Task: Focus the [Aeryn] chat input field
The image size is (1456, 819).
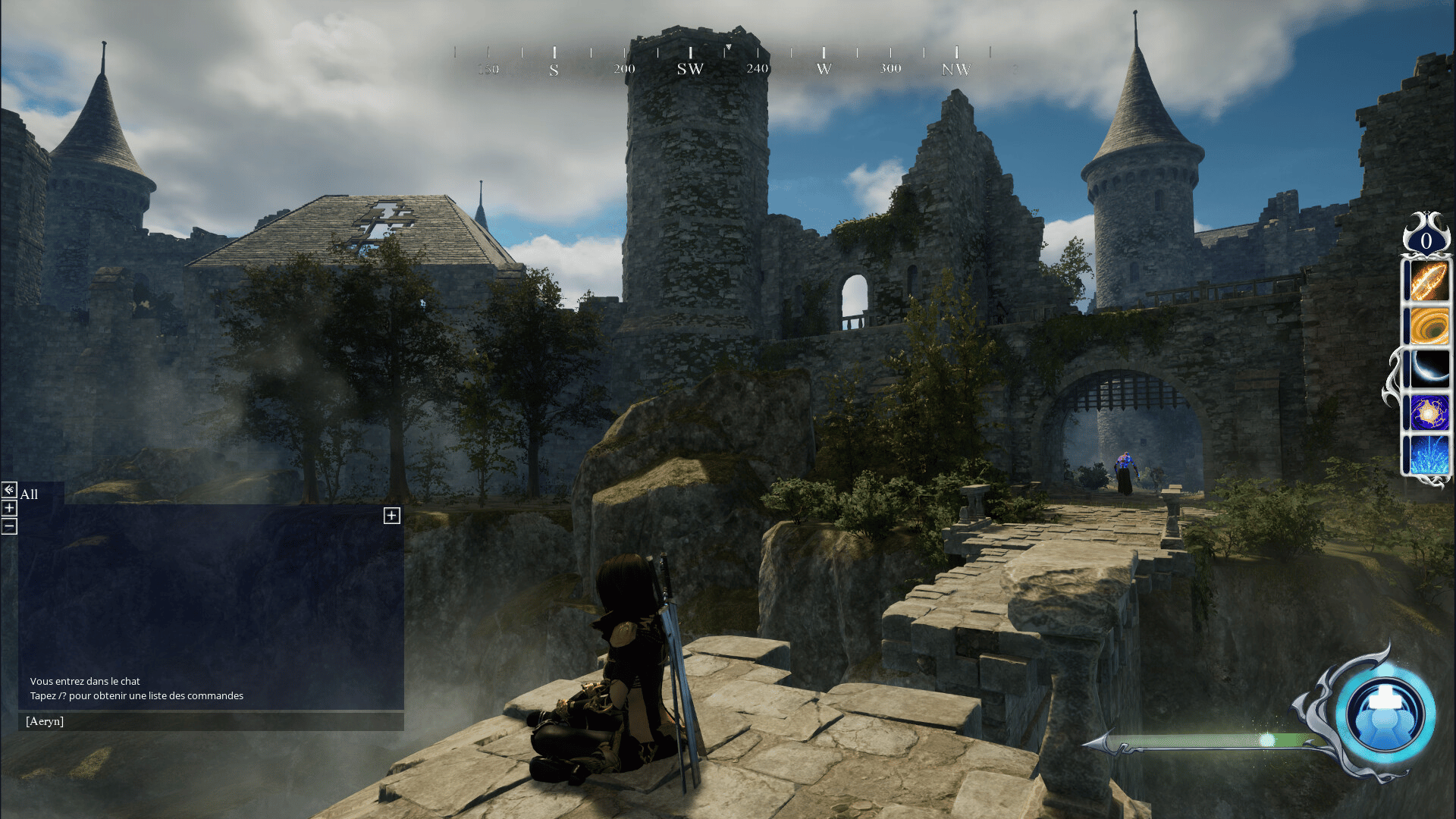Action: click(211, 721)
